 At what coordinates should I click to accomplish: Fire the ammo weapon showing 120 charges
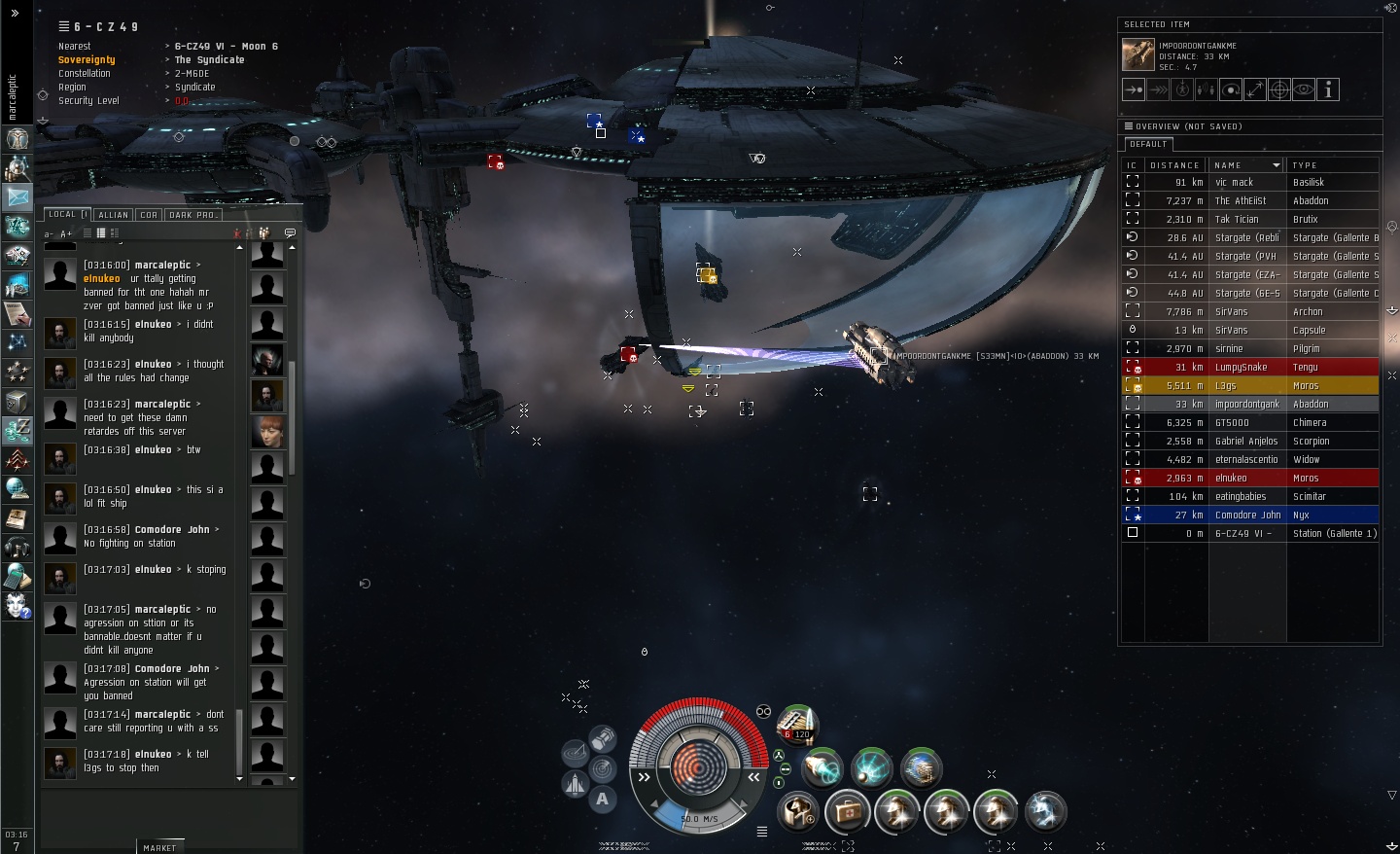click(797, 724)
